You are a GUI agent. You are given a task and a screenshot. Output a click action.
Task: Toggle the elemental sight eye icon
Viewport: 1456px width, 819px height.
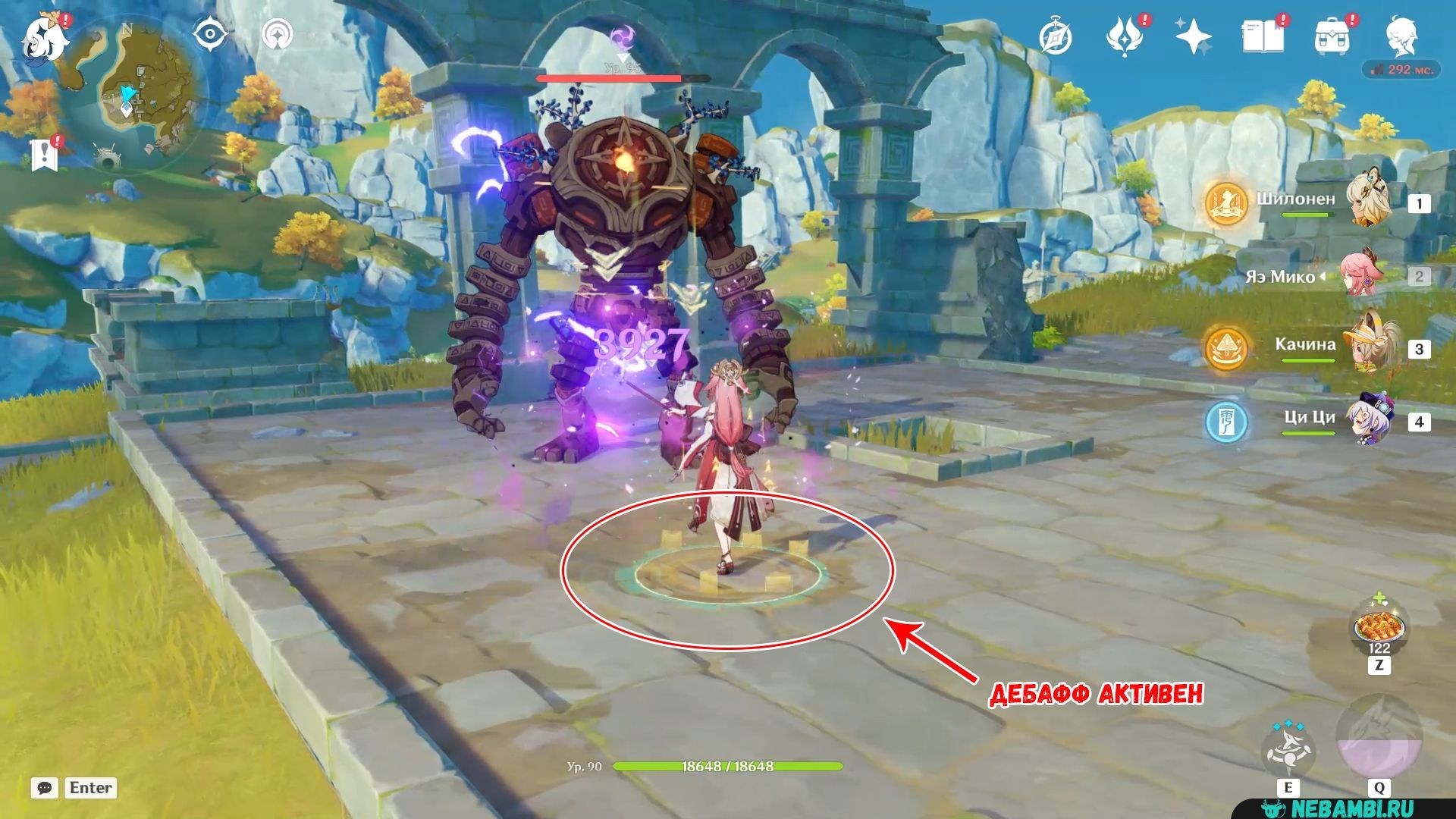pos(210,35)
